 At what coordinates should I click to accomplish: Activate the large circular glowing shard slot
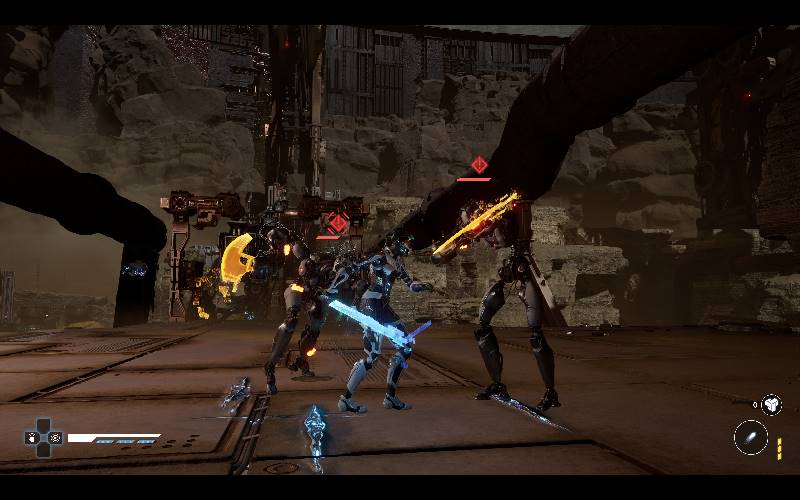pyautogui.click(x=750, y=437)
